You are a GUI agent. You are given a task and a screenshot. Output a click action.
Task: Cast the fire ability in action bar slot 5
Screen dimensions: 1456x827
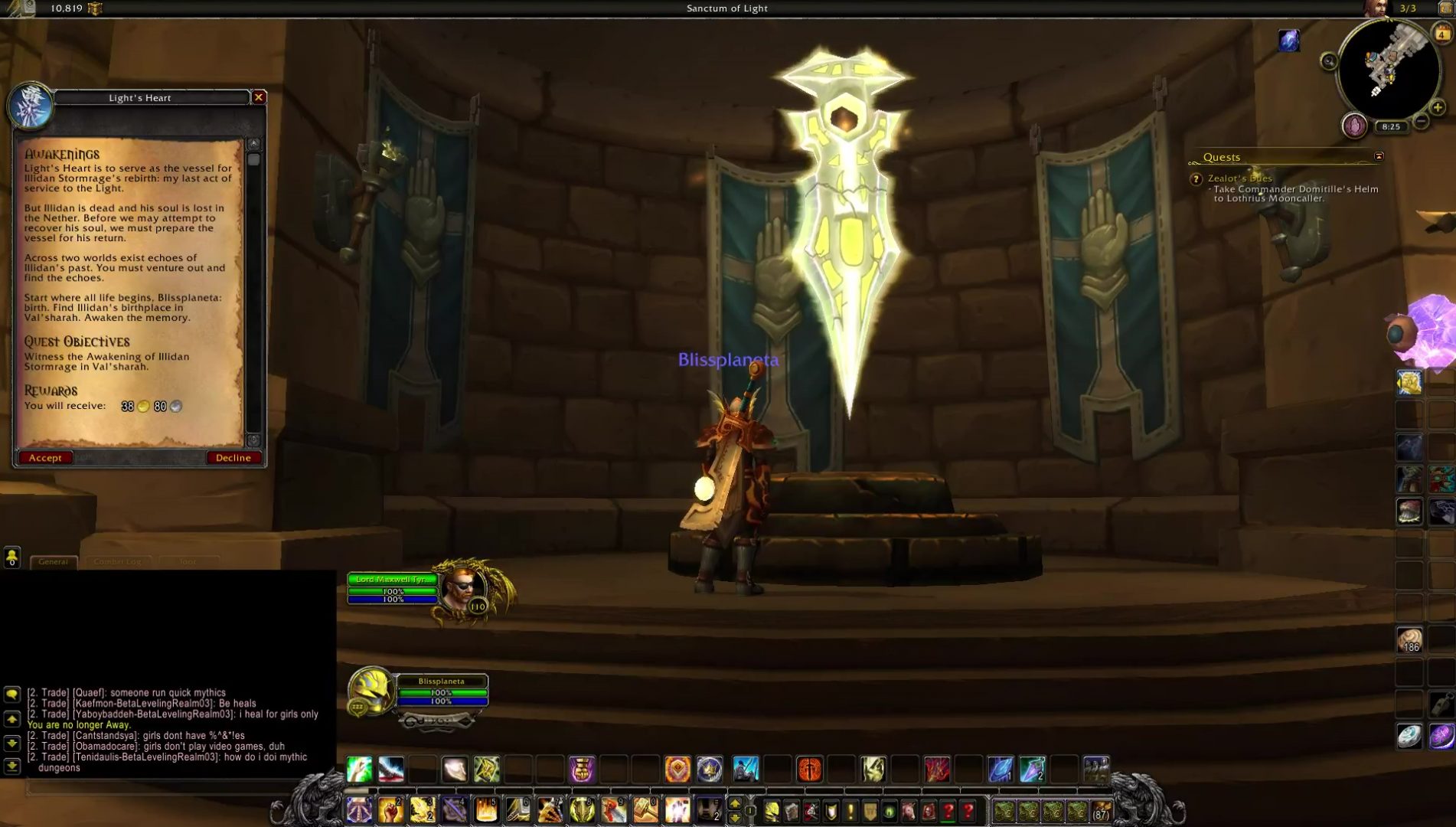coord(485,809)
